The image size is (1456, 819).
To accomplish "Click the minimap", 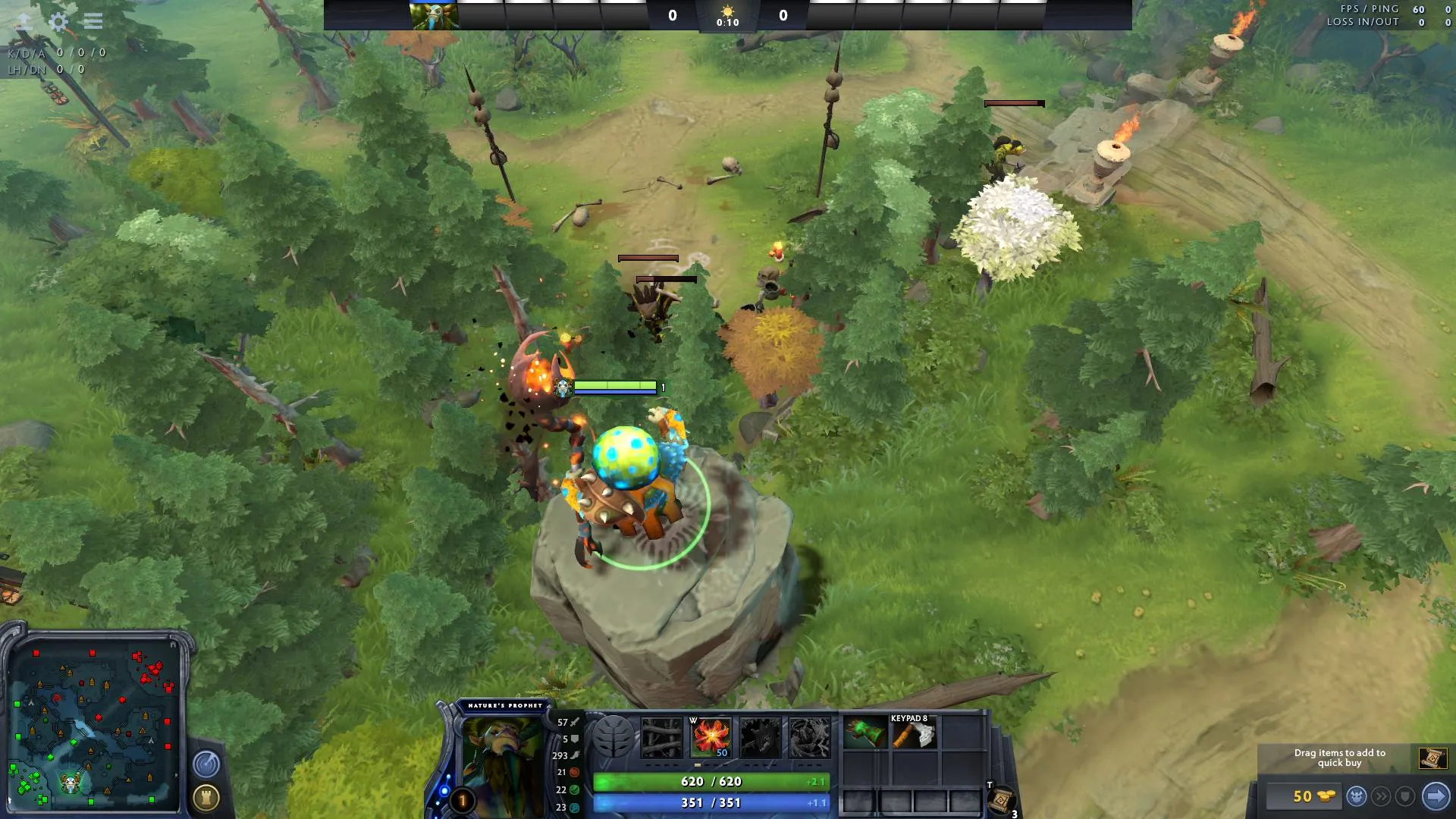I will click(94, 724).
